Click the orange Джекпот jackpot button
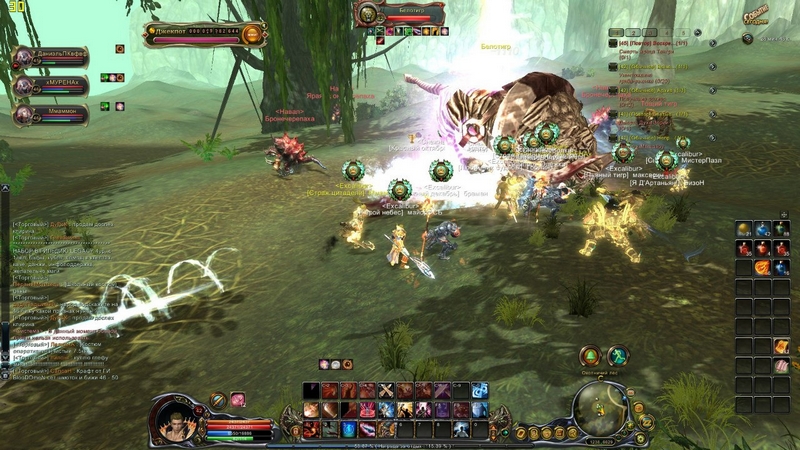Screen dimensions: 800x450 coord(253,34)
